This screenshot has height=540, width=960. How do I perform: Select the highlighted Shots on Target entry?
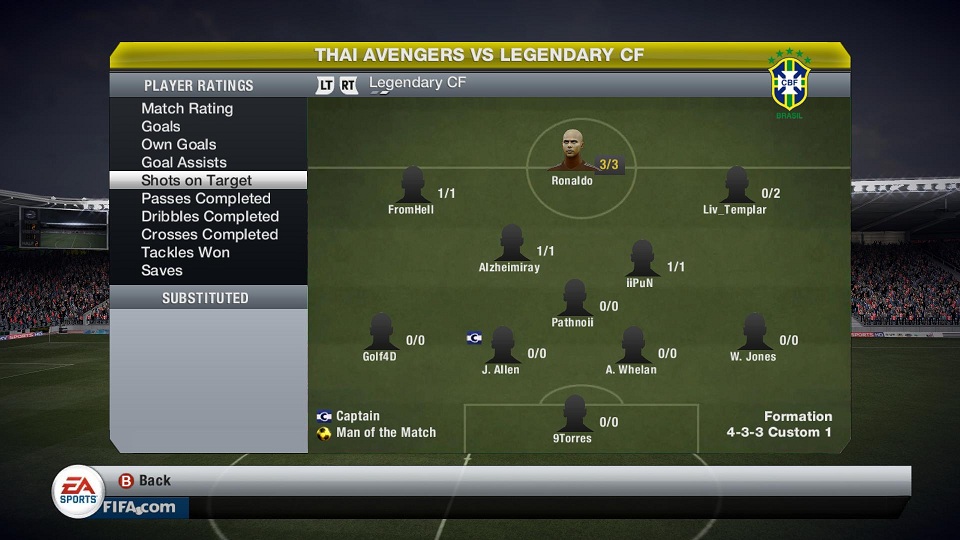(197, 181)
